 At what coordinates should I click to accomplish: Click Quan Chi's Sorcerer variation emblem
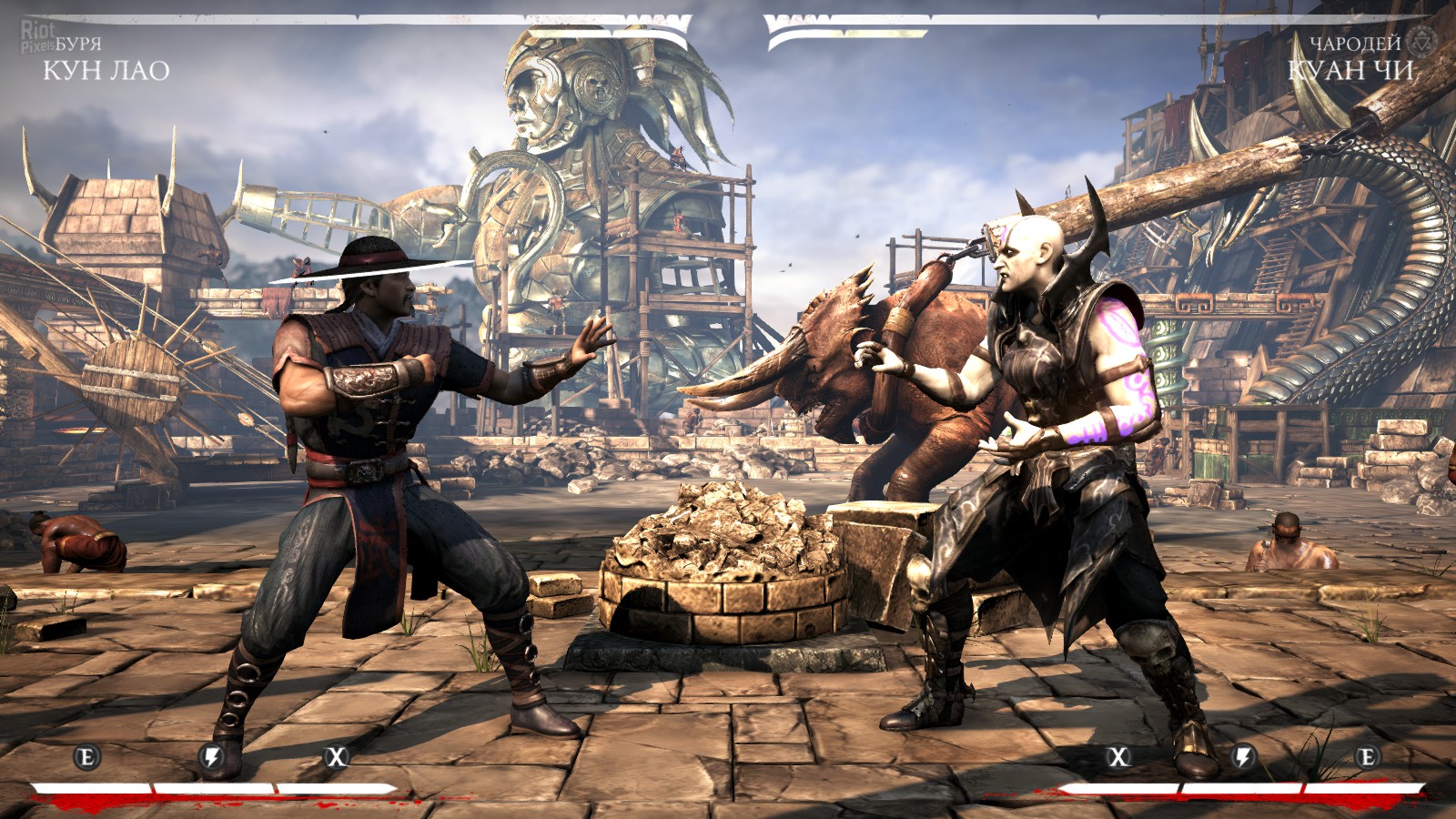tap(1421, 40)
